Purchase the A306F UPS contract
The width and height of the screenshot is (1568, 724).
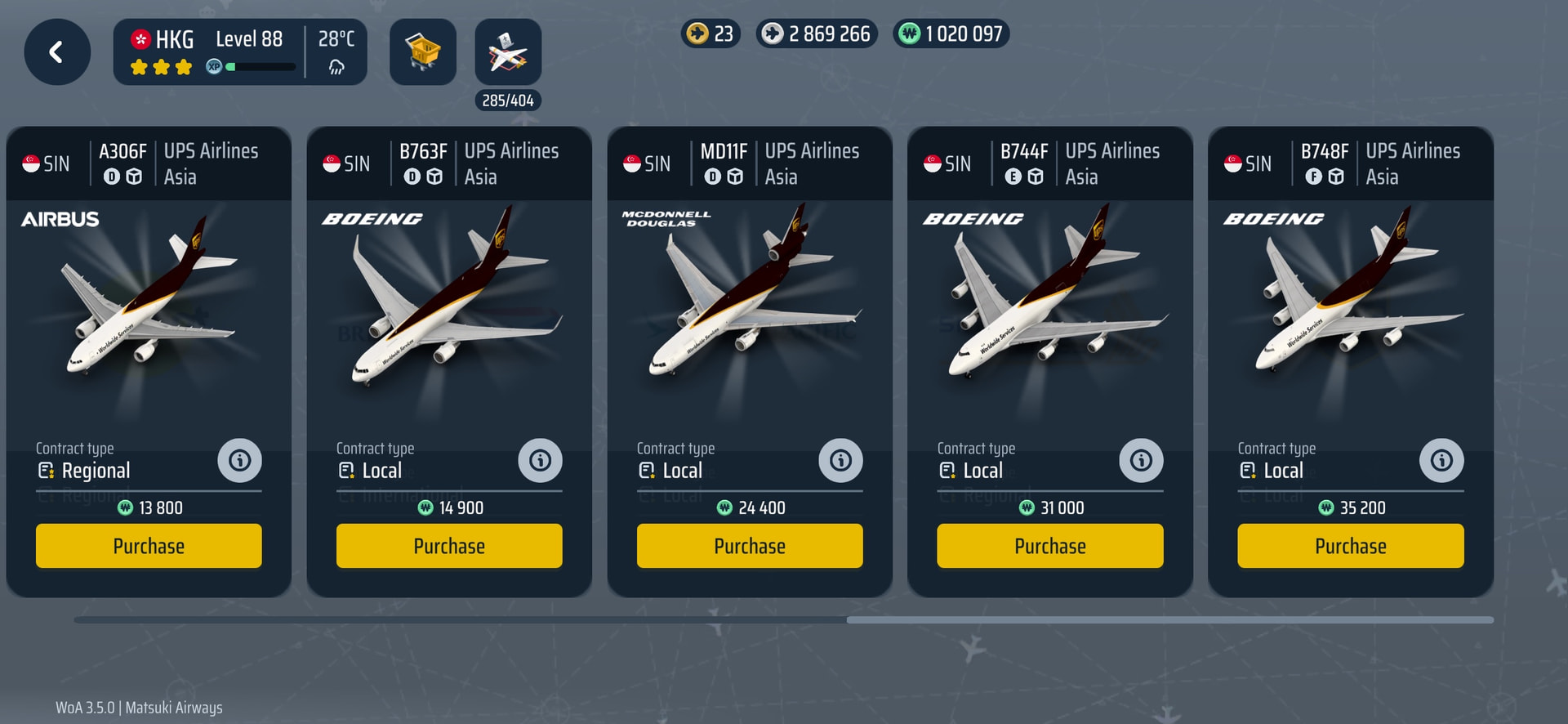click(149, 546)
